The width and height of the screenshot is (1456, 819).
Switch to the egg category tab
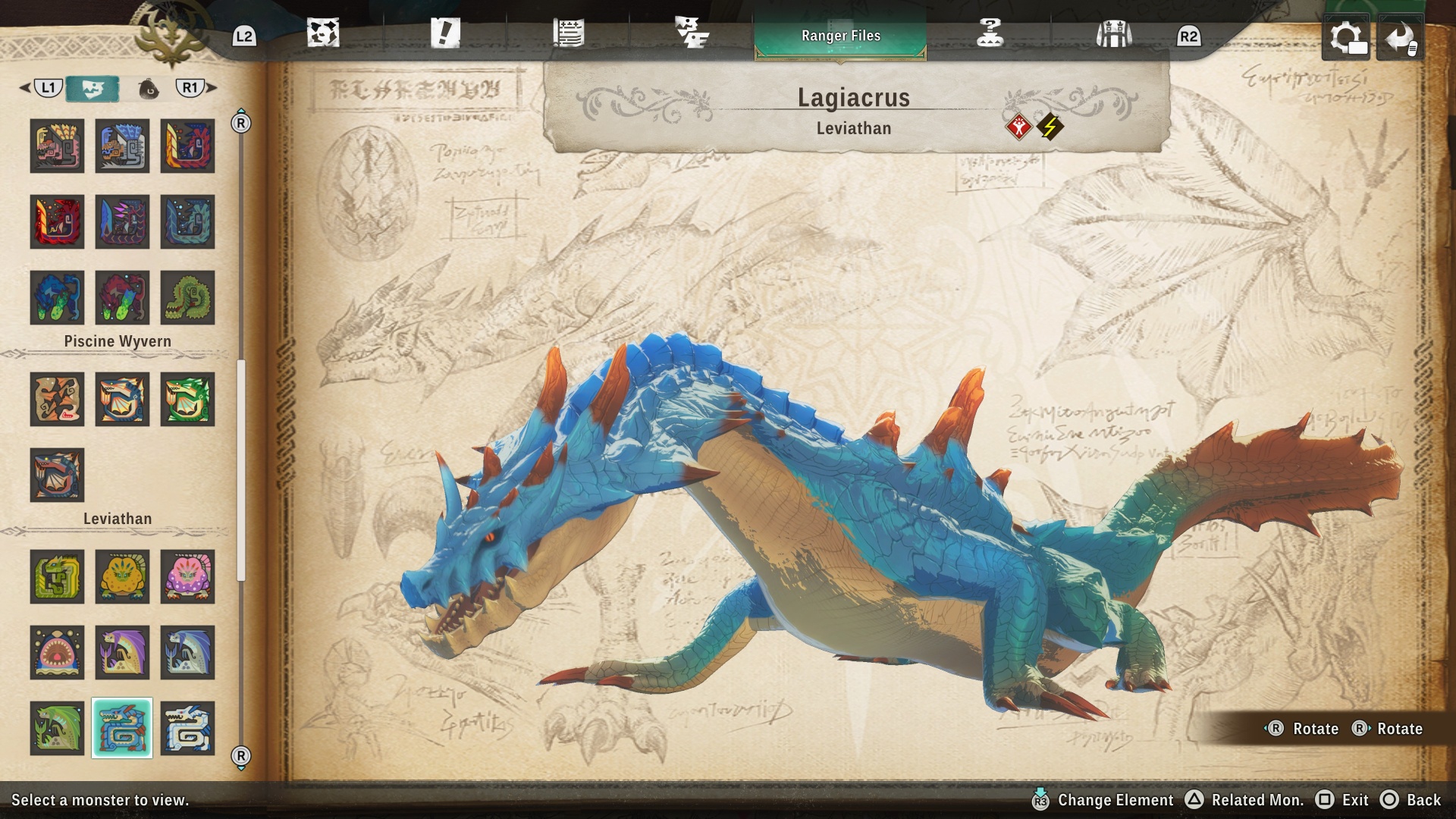pos(149,88)
